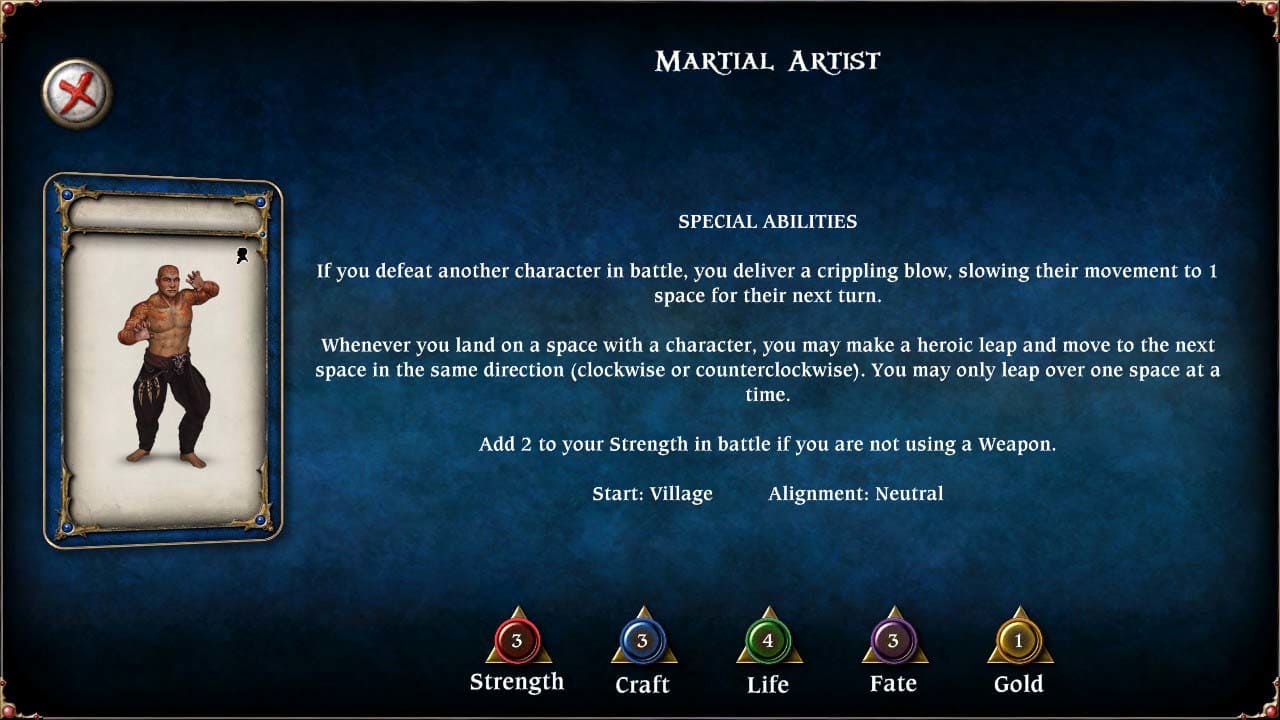Click the Strength label under its token

pyautogui.click(x=516, y=683)
